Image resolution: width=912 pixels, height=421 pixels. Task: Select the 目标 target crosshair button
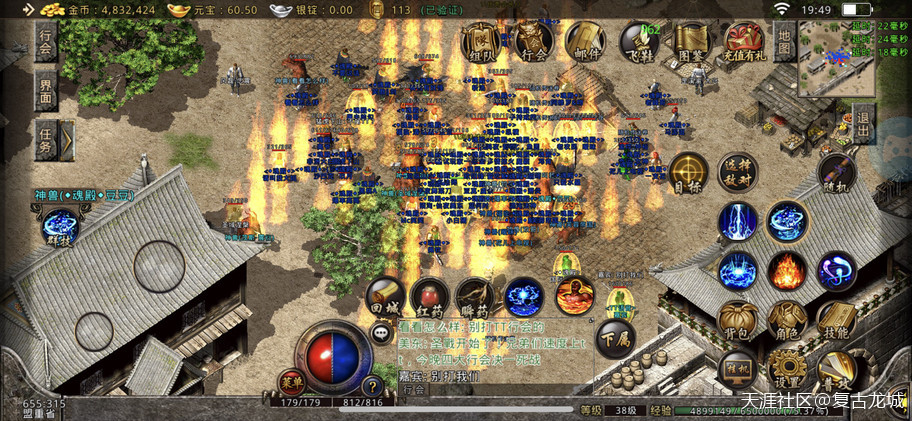[688, 172]
